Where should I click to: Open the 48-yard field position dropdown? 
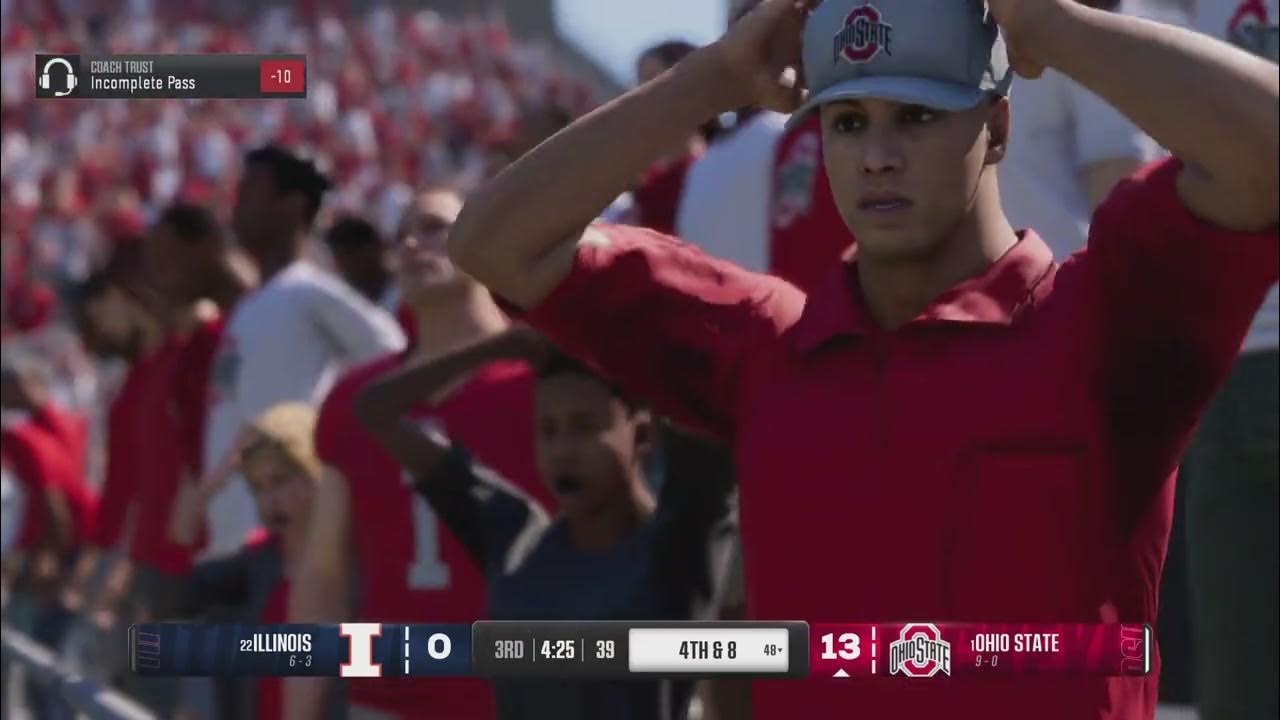point(770,649)
